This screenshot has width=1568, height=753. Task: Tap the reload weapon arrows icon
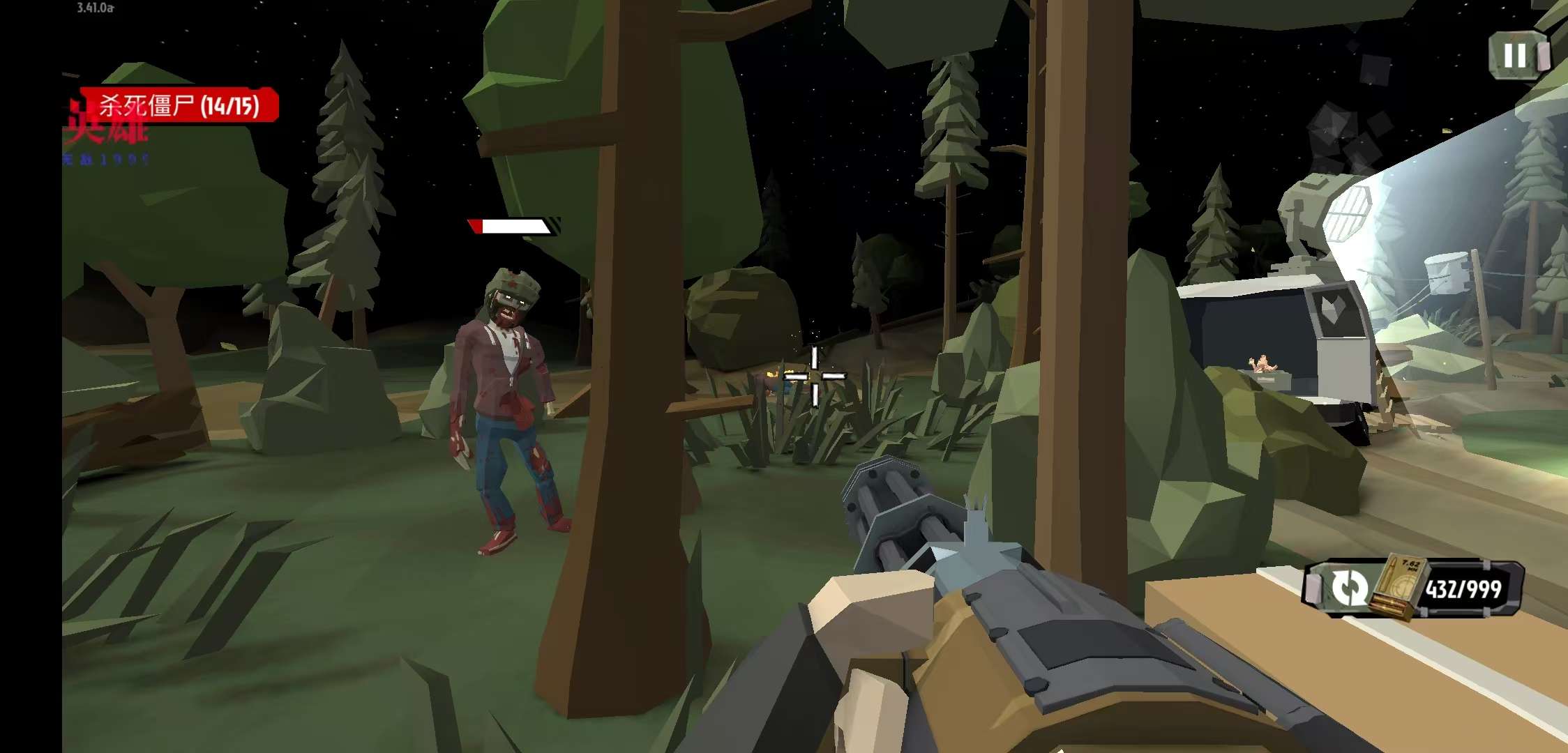coord(1349,588)
